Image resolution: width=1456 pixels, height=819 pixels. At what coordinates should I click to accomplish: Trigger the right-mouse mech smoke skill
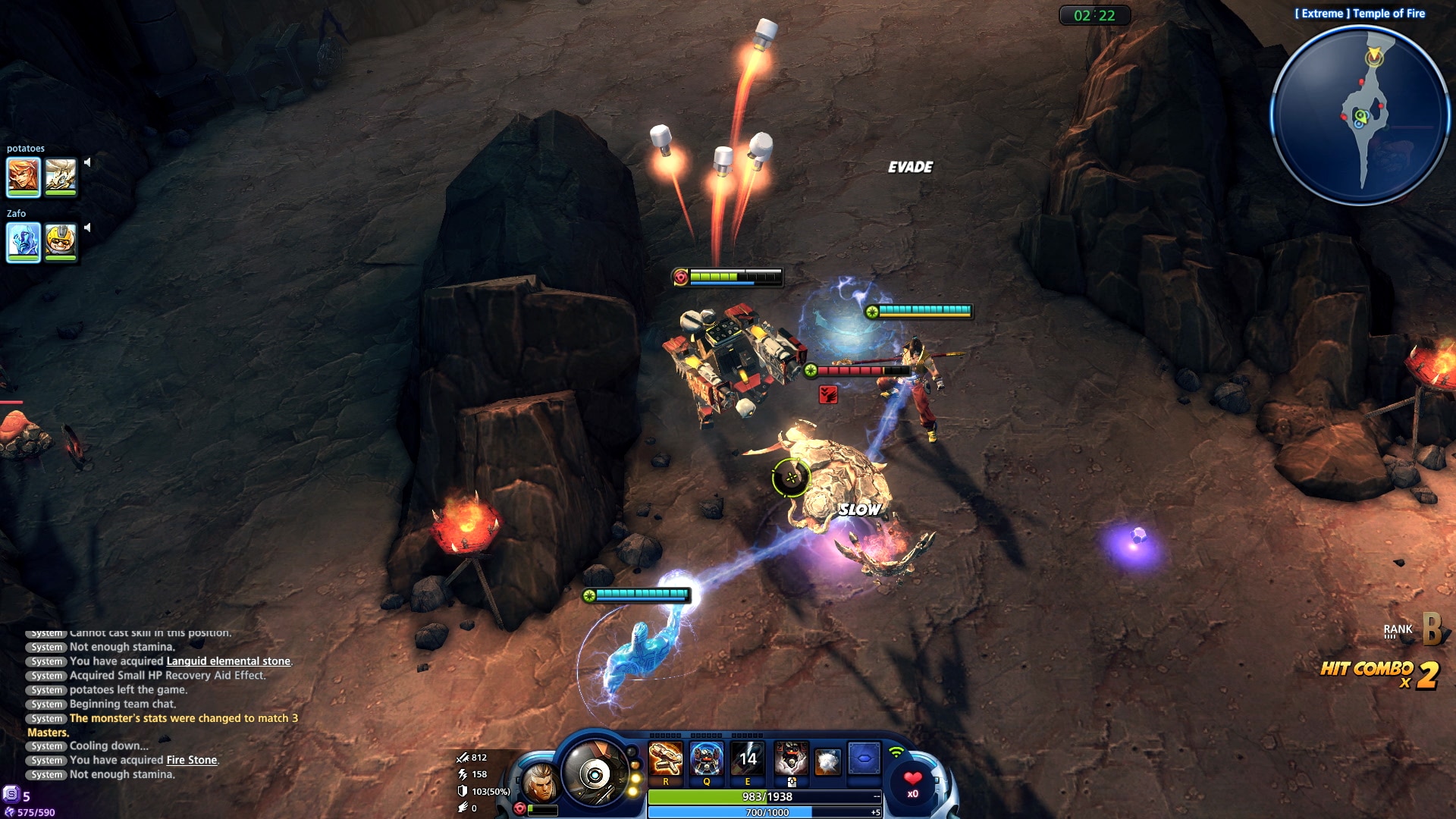point(791,758)
